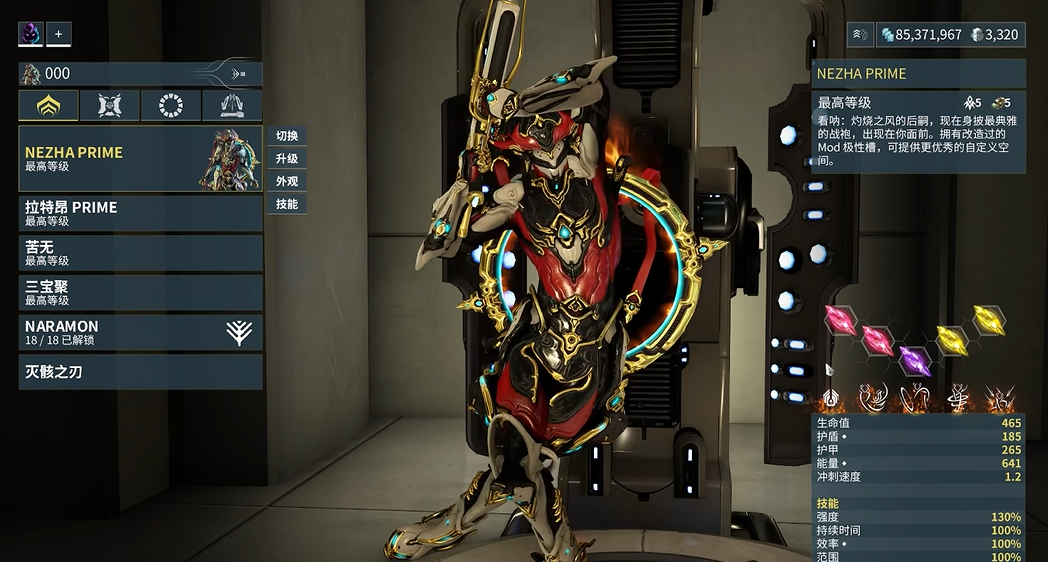Switch to the companion tab
The width and height of the screenshot is (1048, 562).
click(x=110, y=106)
